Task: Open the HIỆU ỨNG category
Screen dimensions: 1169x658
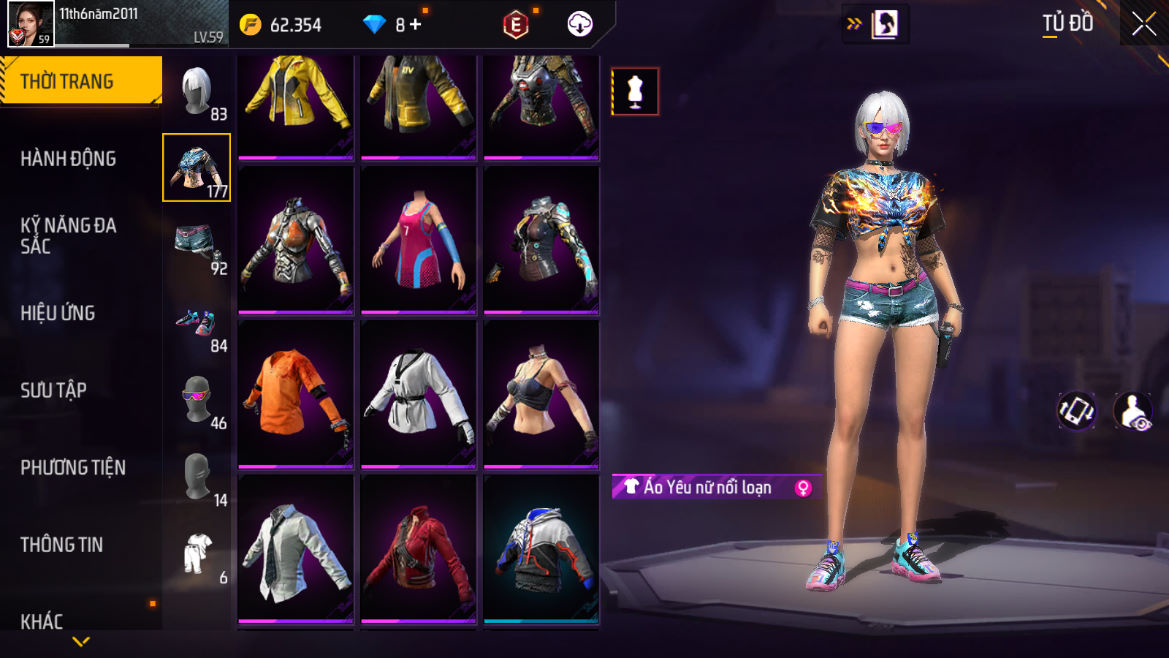Action: click(58, 313)
